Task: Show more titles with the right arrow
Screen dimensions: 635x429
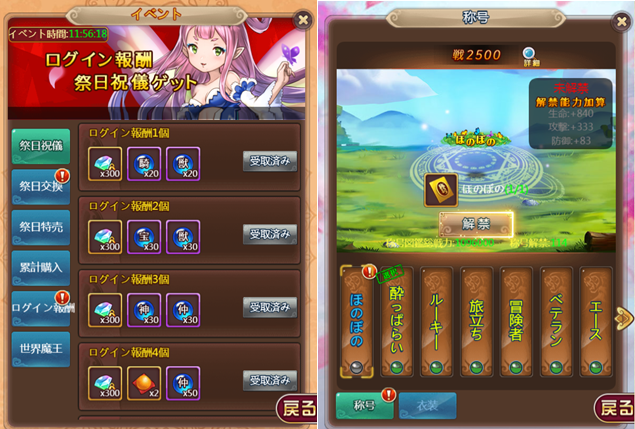Action: [624, 318]
